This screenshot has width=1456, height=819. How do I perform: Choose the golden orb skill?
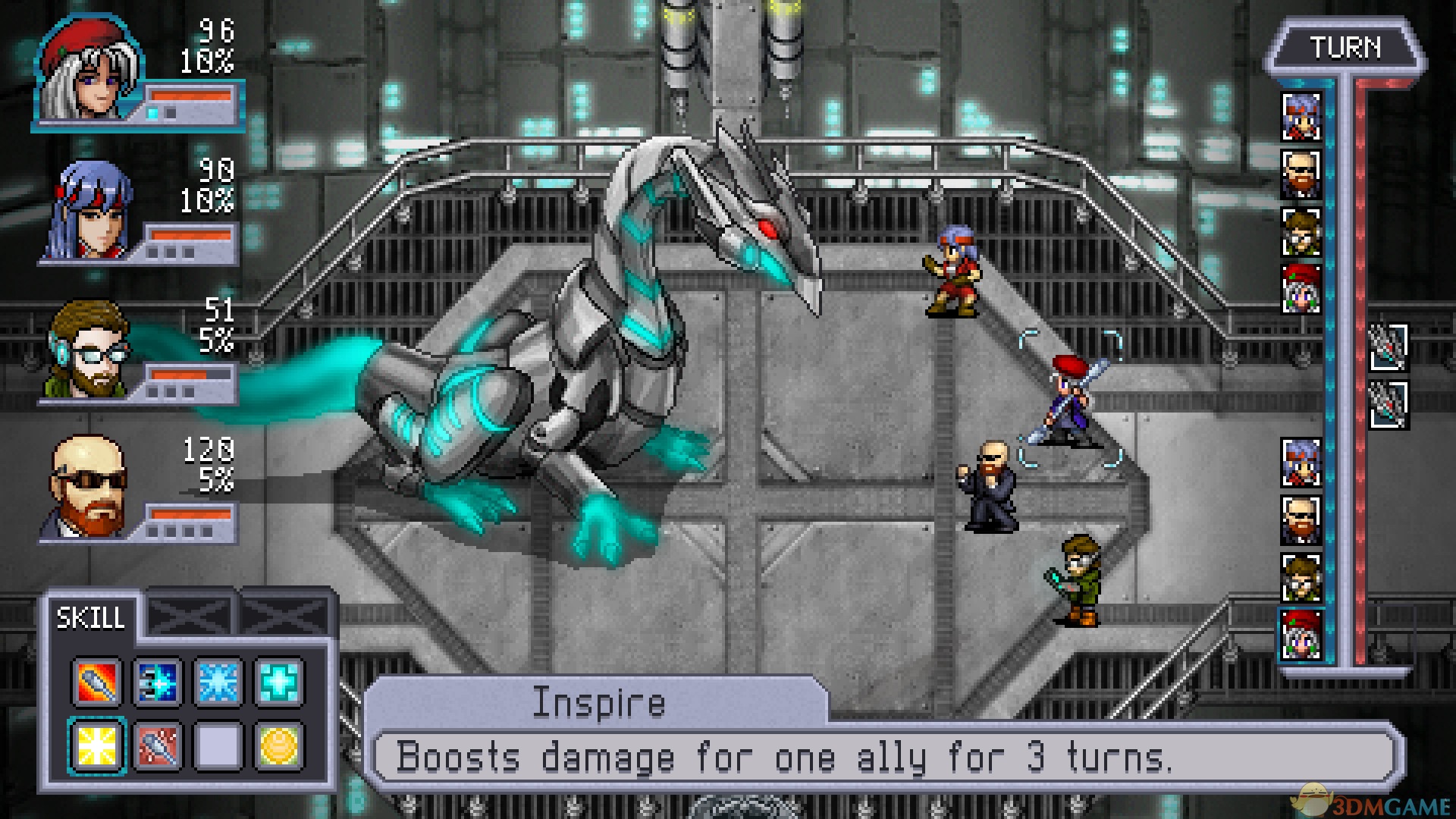(x=279, y=745)
